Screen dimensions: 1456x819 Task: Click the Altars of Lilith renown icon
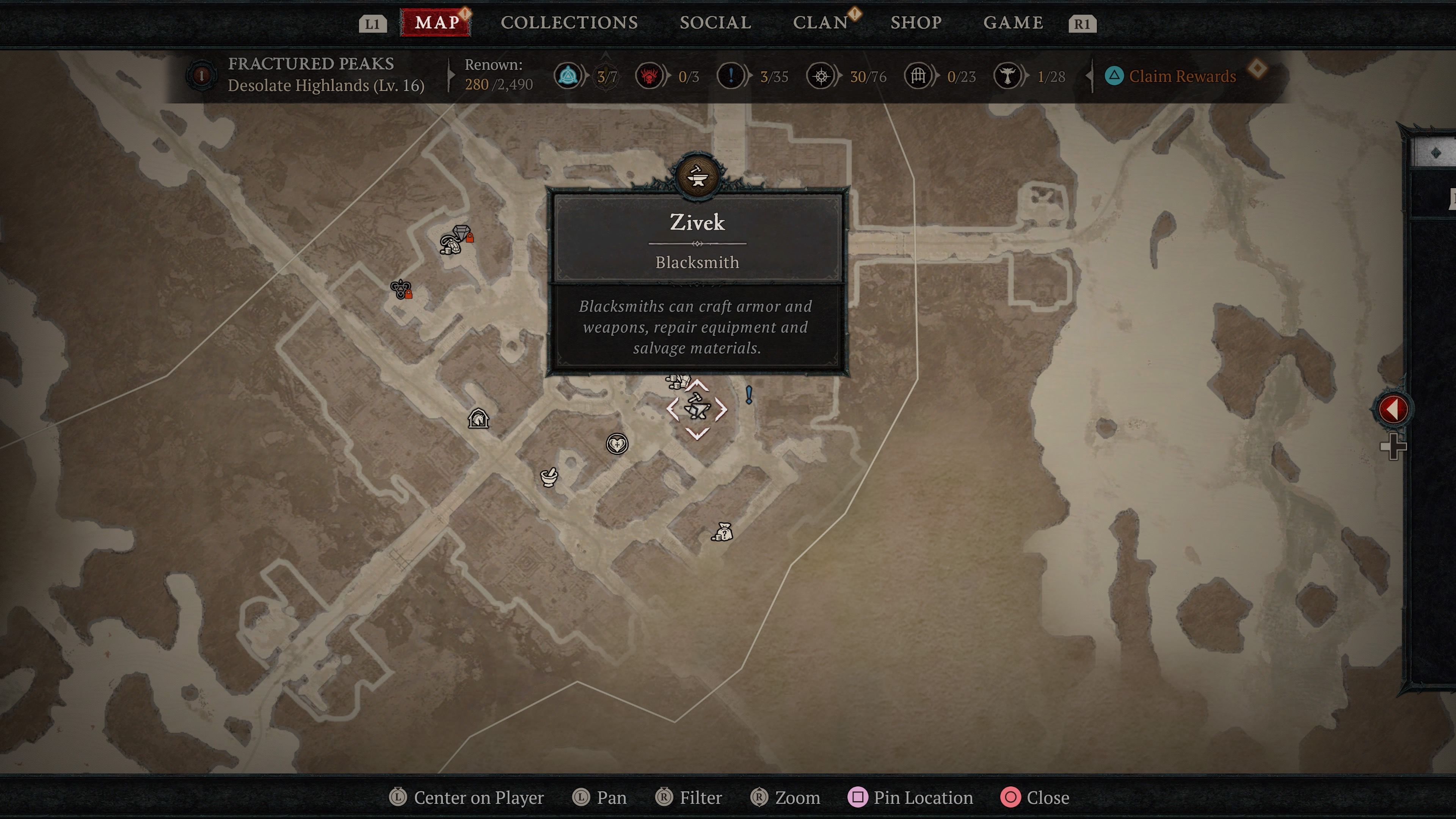pos(1007,76)
